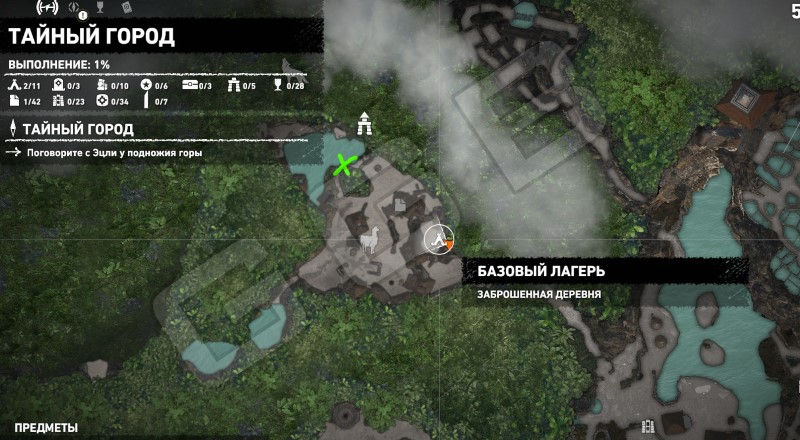This screenshot has width=800, height=440.
Task: Open the map tab icon in top bar
Action: (x=45, y=7)
